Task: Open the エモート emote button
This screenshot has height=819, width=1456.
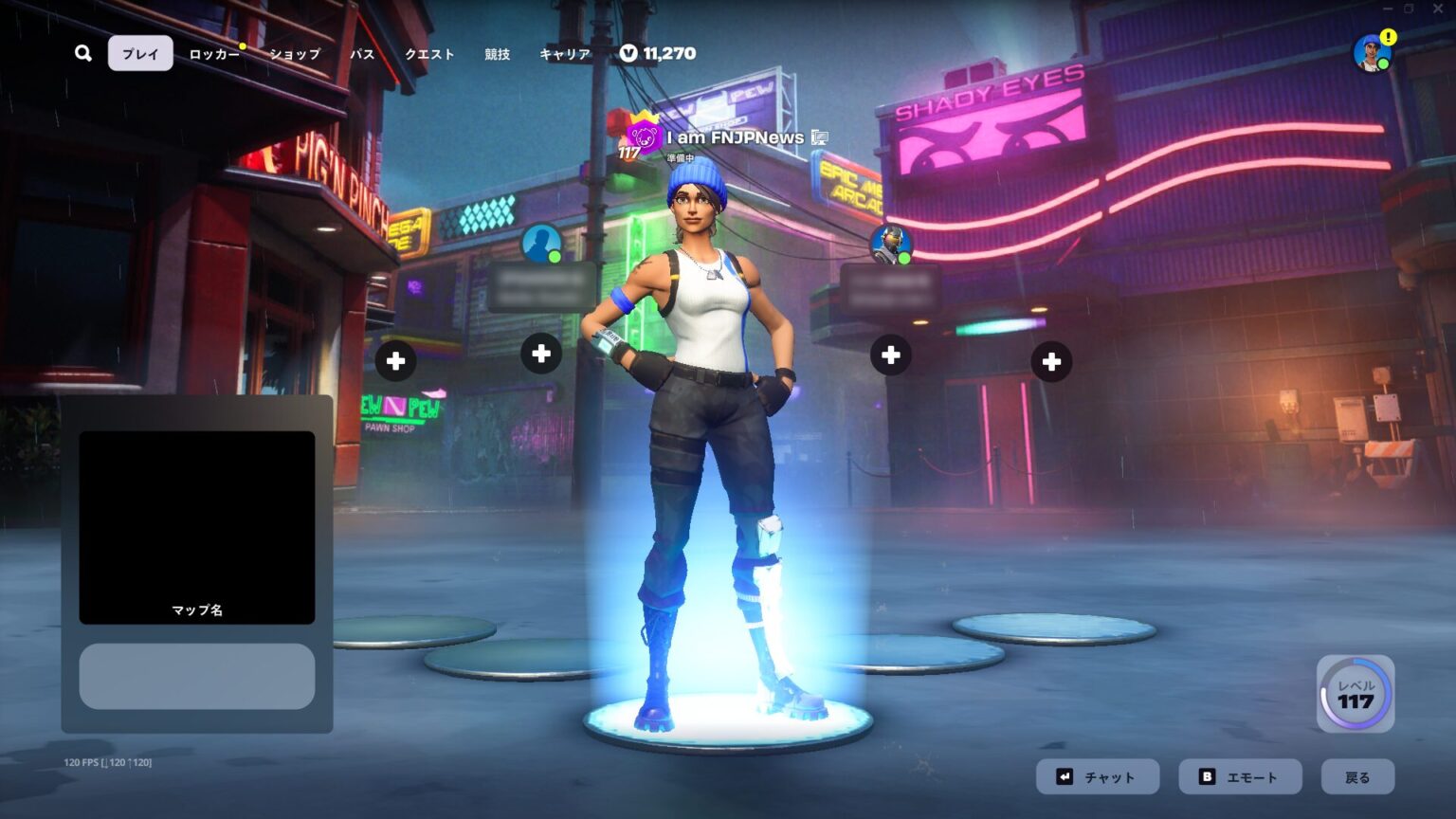Action: point(1240,777)
